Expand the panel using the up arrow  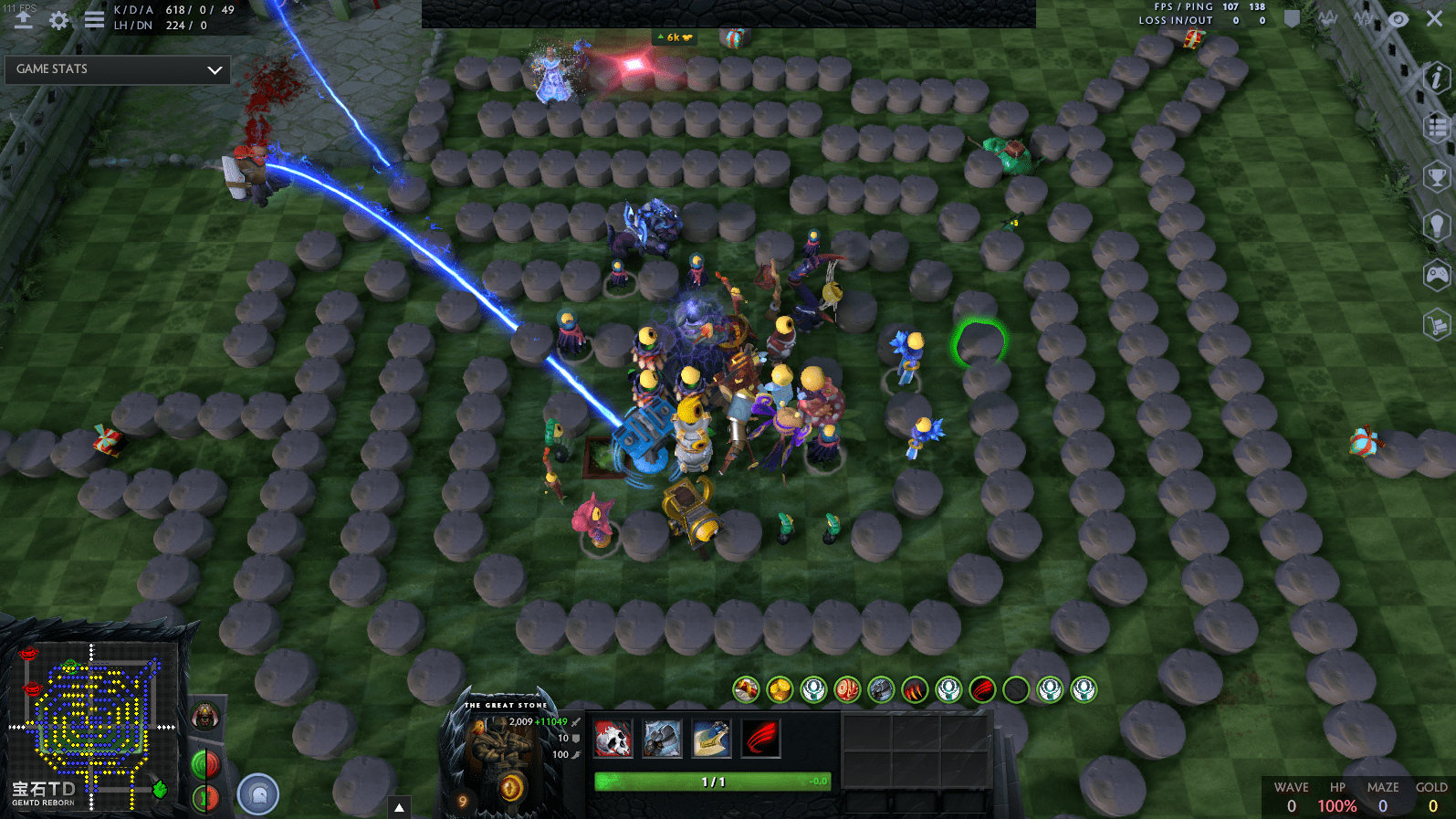click(x=399, y=805)
